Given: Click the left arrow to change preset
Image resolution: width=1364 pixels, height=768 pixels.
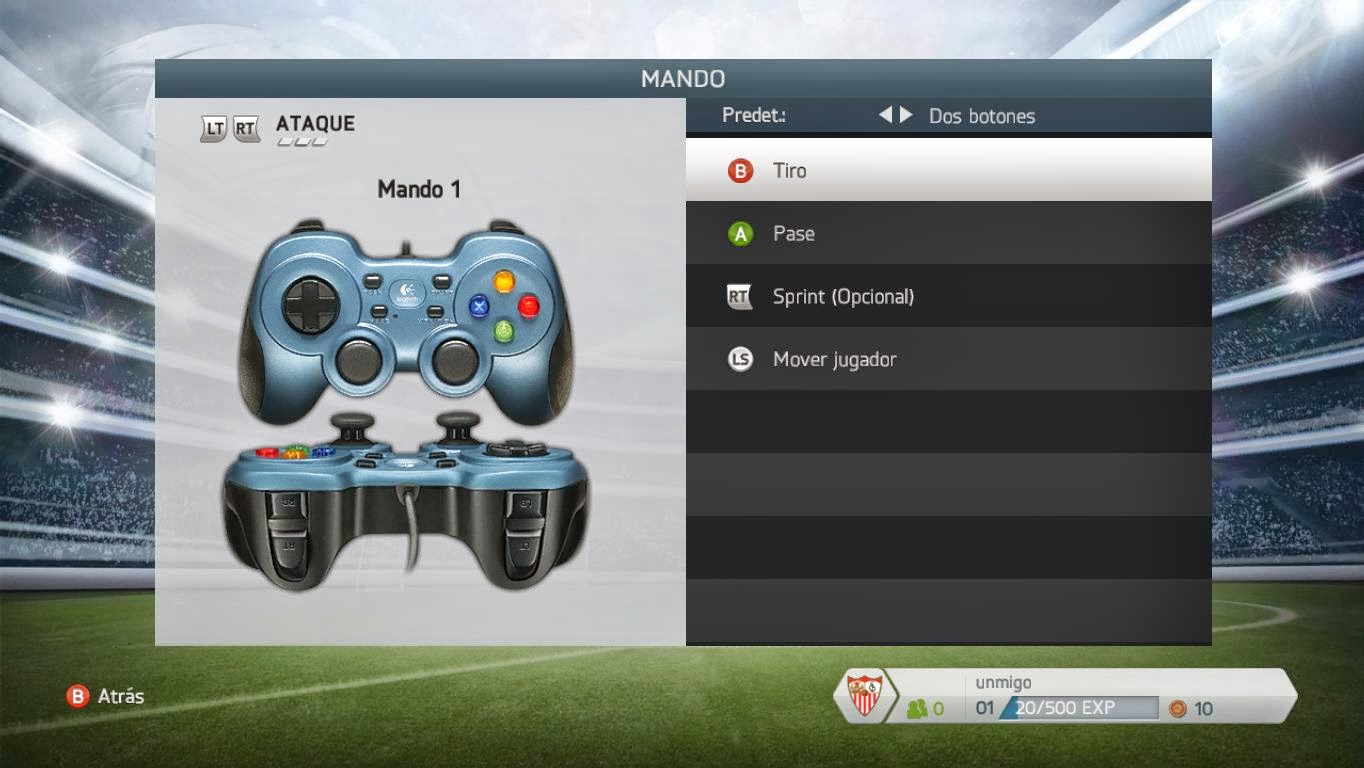Looking at the screenshot, I should click(x=886, y=116).
